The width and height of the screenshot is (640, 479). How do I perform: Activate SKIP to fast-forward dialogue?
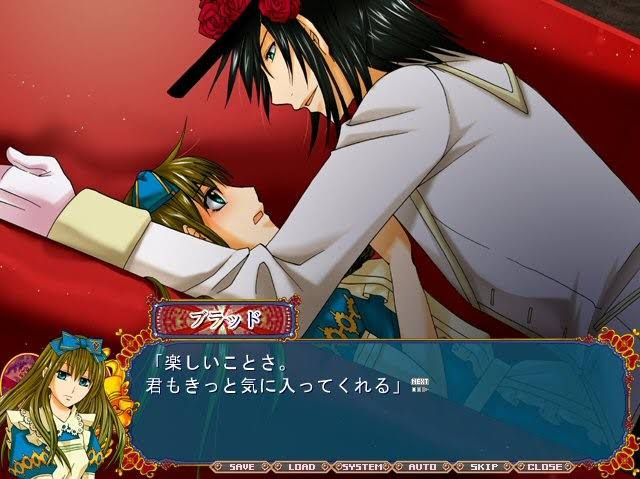click(x=485, y=467)
